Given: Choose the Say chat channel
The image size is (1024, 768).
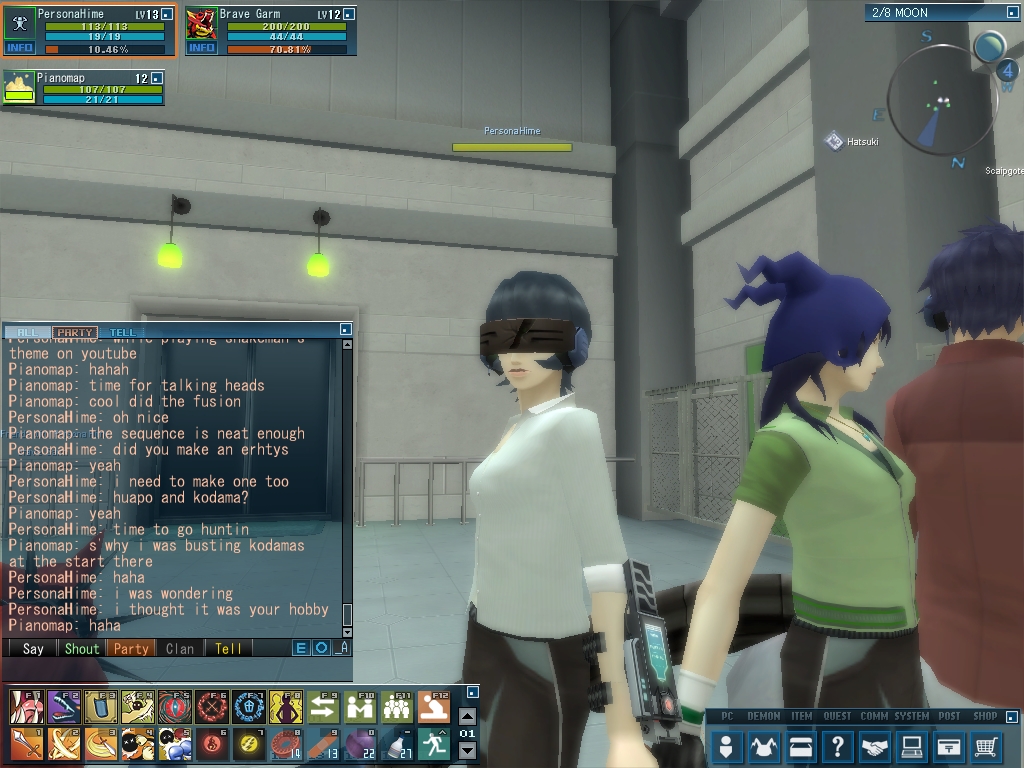Looking at the screenshot, I should click(33, 648).
